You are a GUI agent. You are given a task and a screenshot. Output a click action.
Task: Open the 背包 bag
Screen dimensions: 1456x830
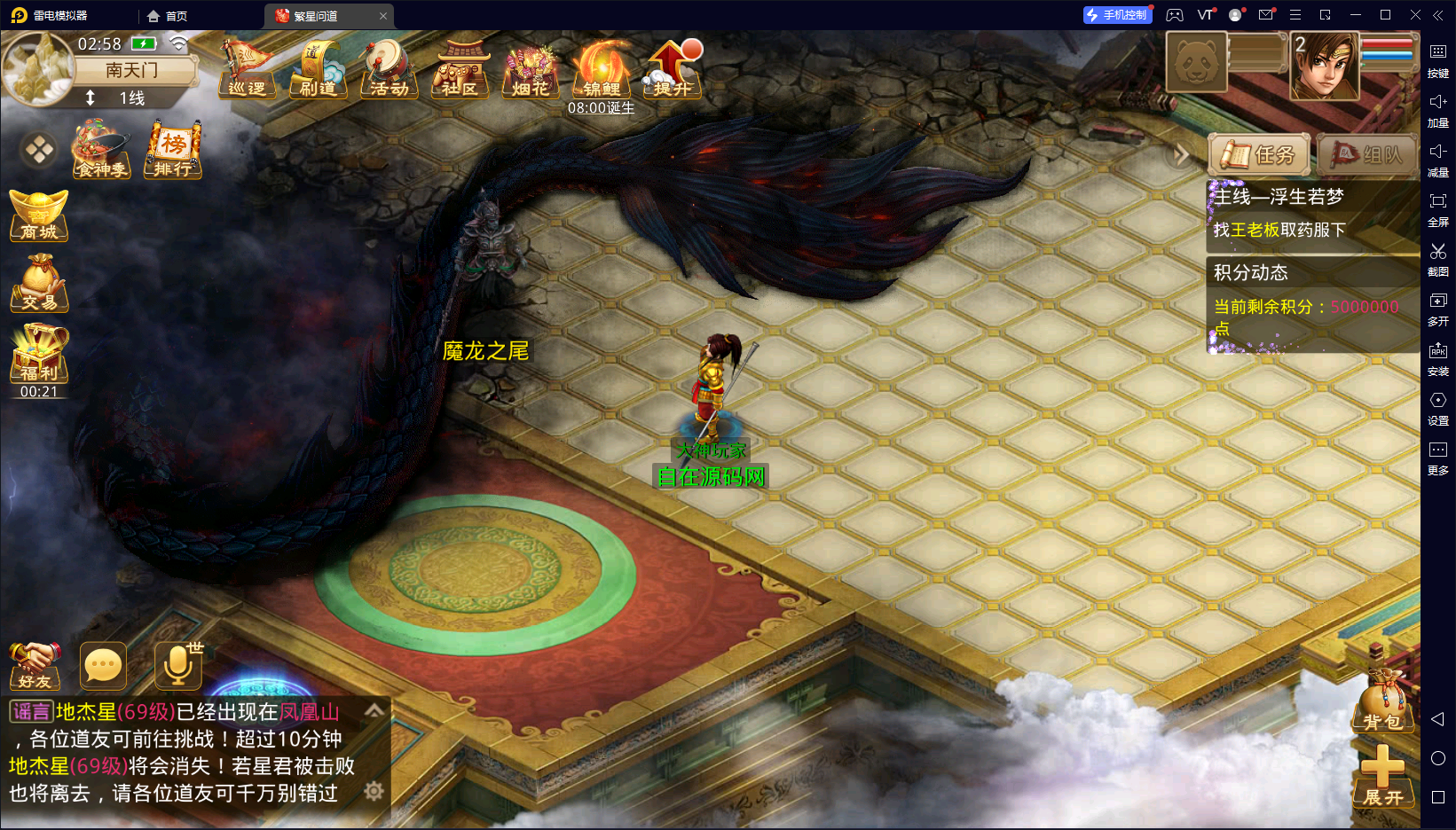click(x=1382, y=705)
